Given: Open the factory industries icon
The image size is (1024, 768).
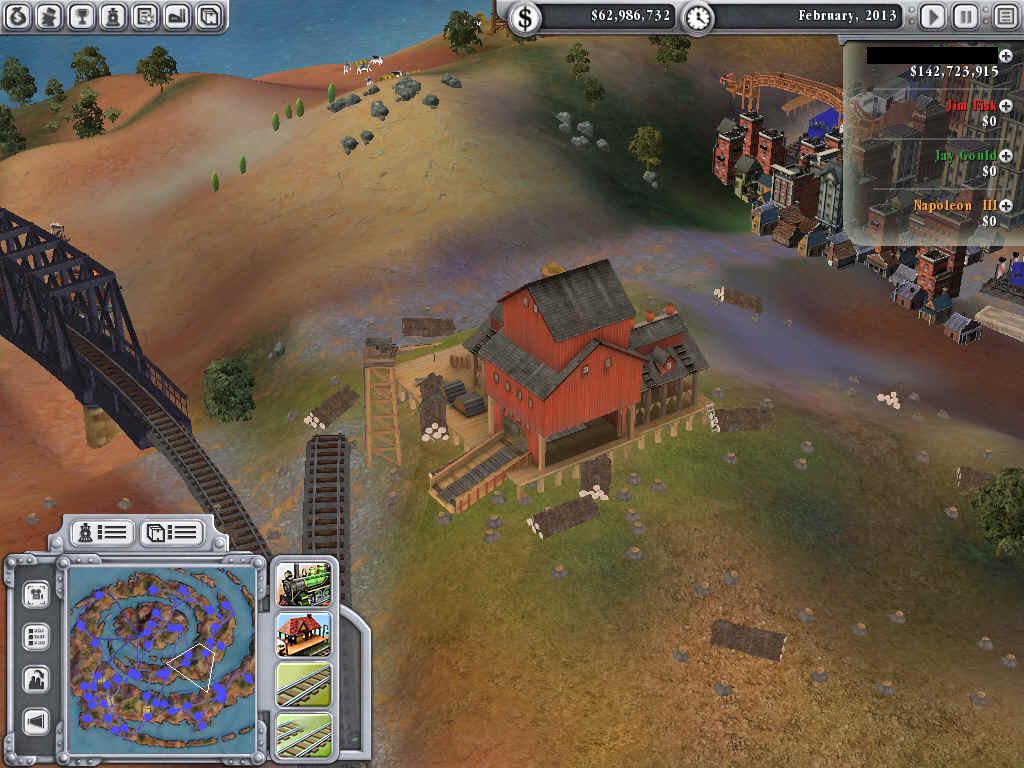Looking at the screenshot, I should pos(177,16).
